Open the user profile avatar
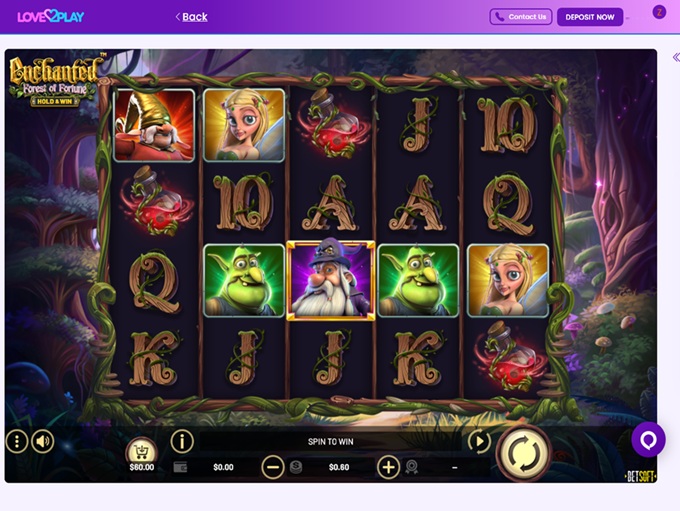680x511 pixels. (659, 12)
